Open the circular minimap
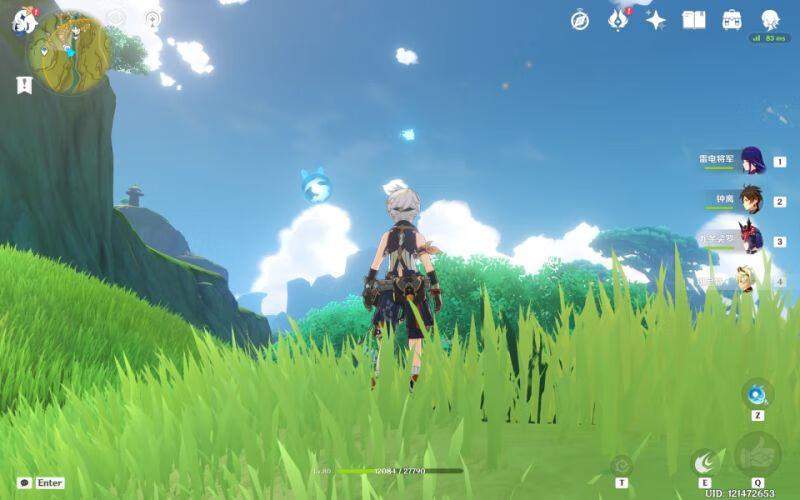The height and width of the screenshot is (500, 800). pos(69,54)
